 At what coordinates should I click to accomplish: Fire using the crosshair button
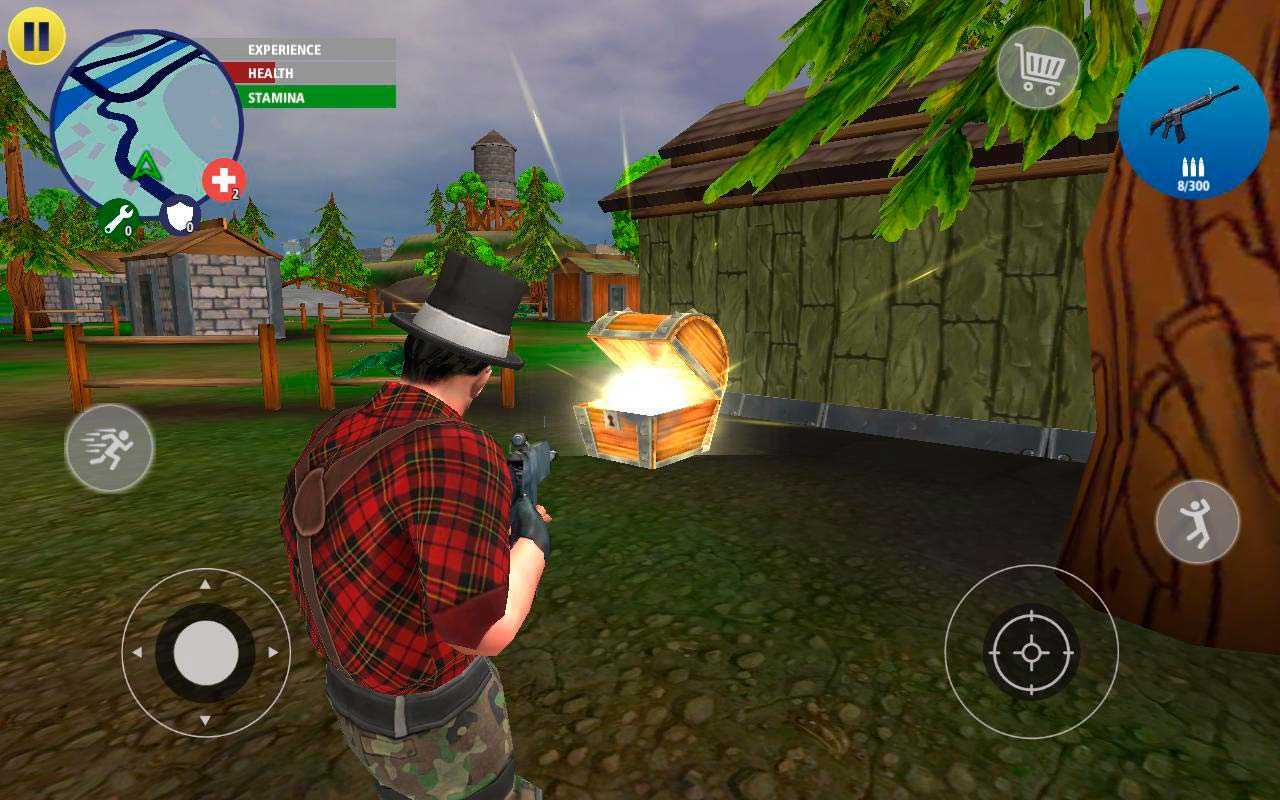1031,652
